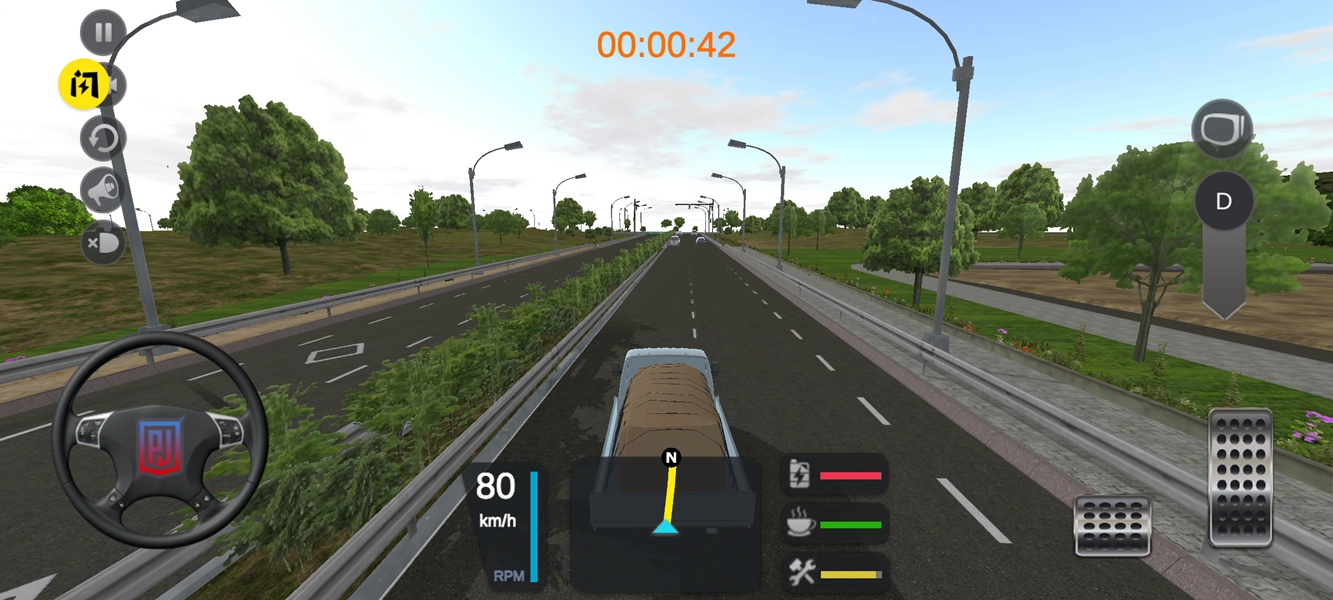Tap the D gear selector
This screenshot has width=1333, height=600.
coord(1222,202)
